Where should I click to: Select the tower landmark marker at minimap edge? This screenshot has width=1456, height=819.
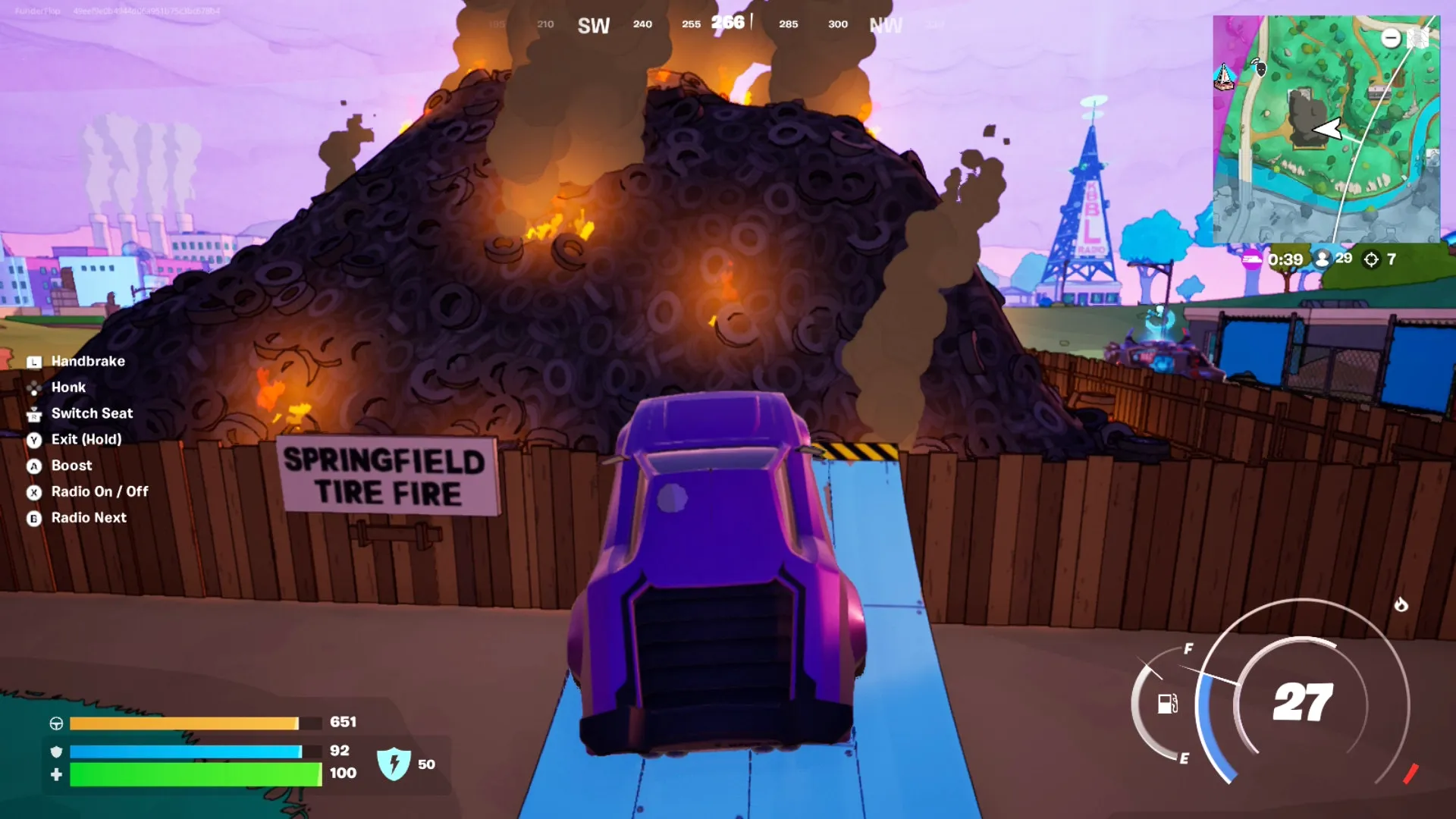point(1223,77)
